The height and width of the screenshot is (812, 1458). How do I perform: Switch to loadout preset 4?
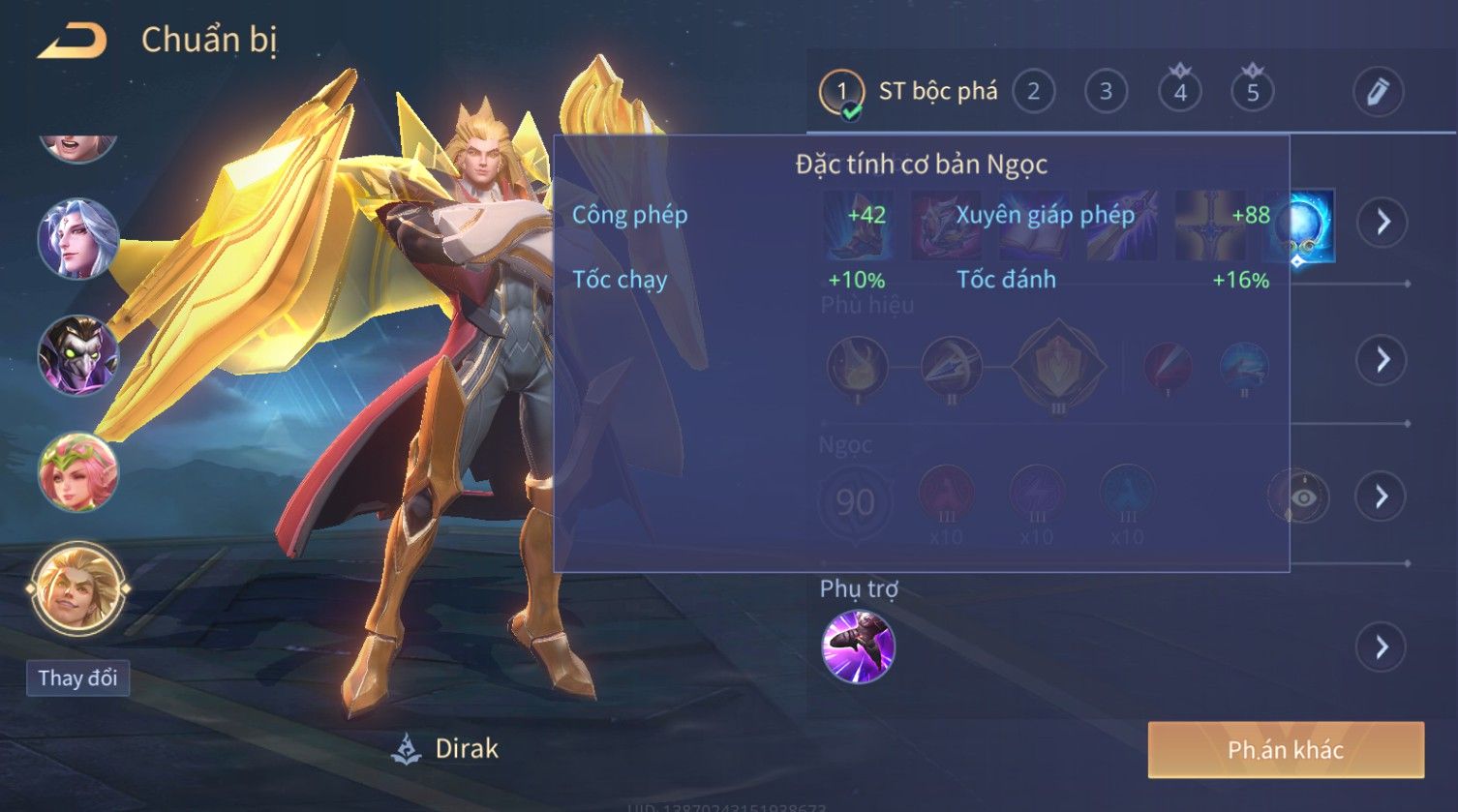[1179, 92]
